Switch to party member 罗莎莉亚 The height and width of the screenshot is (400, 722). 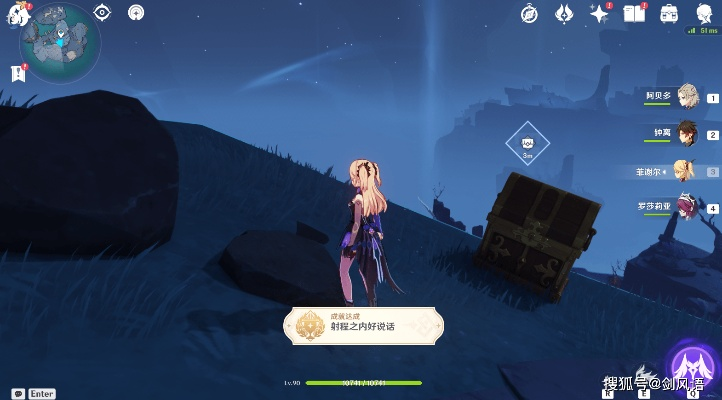tap(684, 207)
